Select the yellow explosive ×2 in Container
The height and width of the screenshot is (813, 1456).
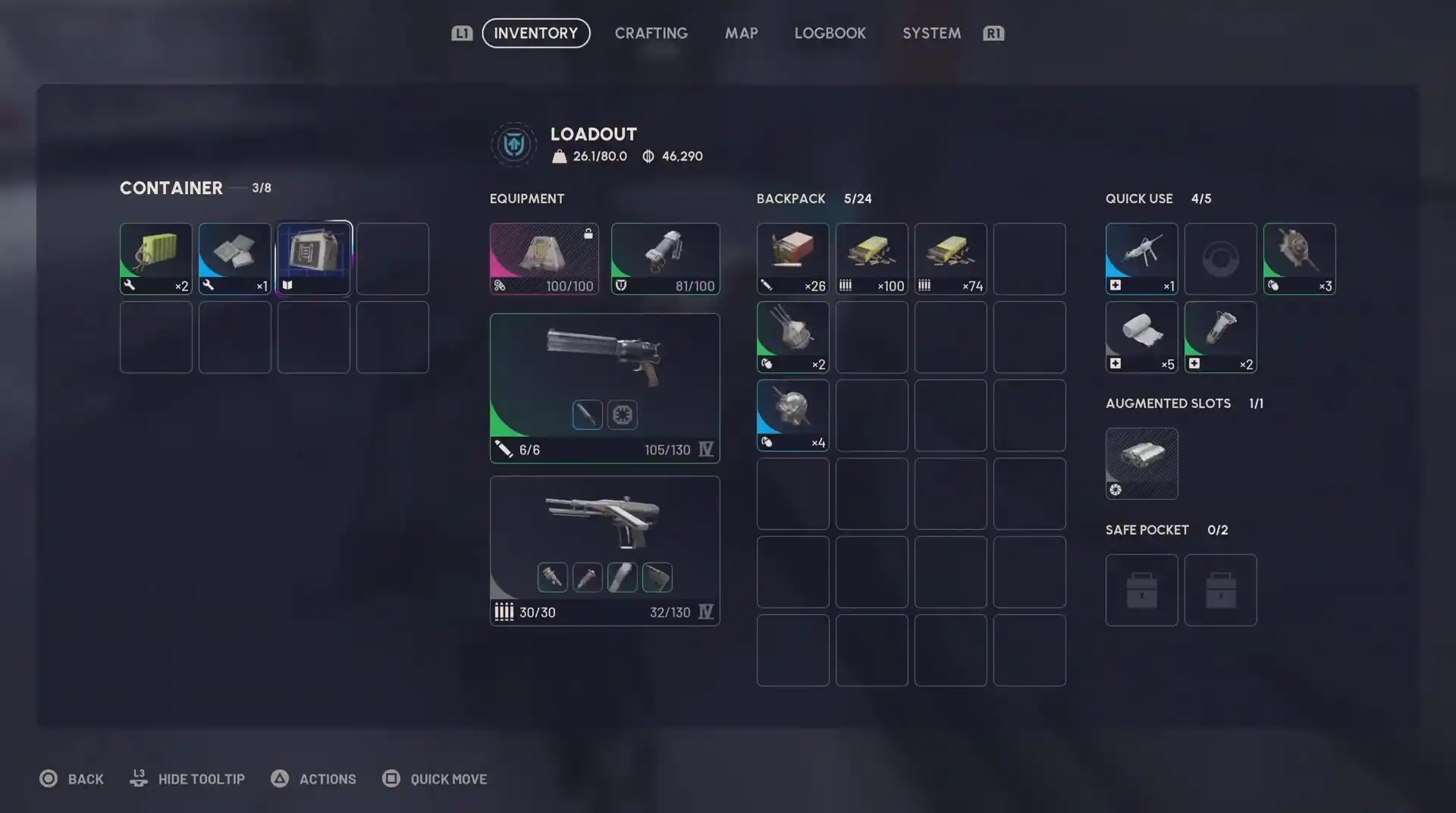click(x=155, y=258)
